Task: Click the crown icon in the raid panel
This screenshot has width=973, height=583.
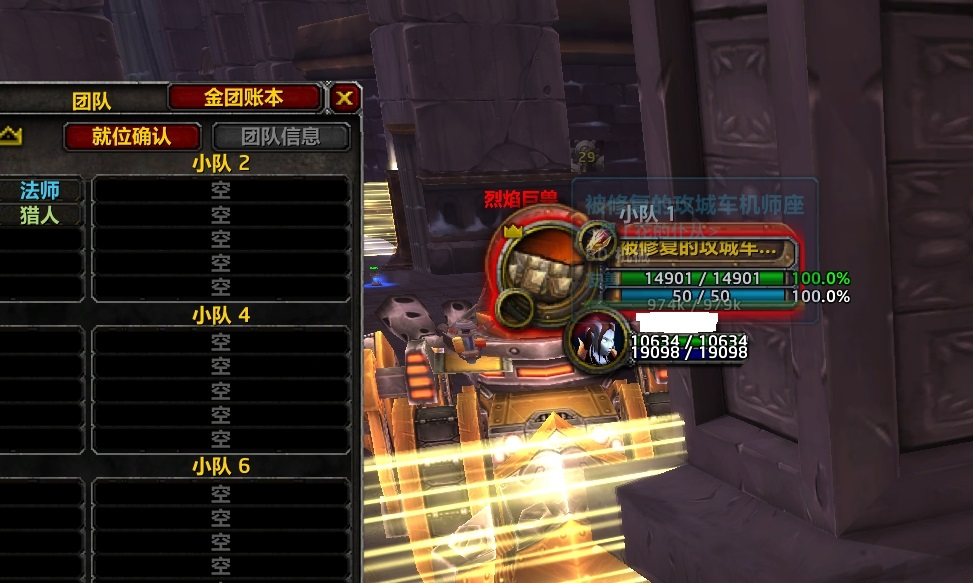Action: (x=10, y=134)
